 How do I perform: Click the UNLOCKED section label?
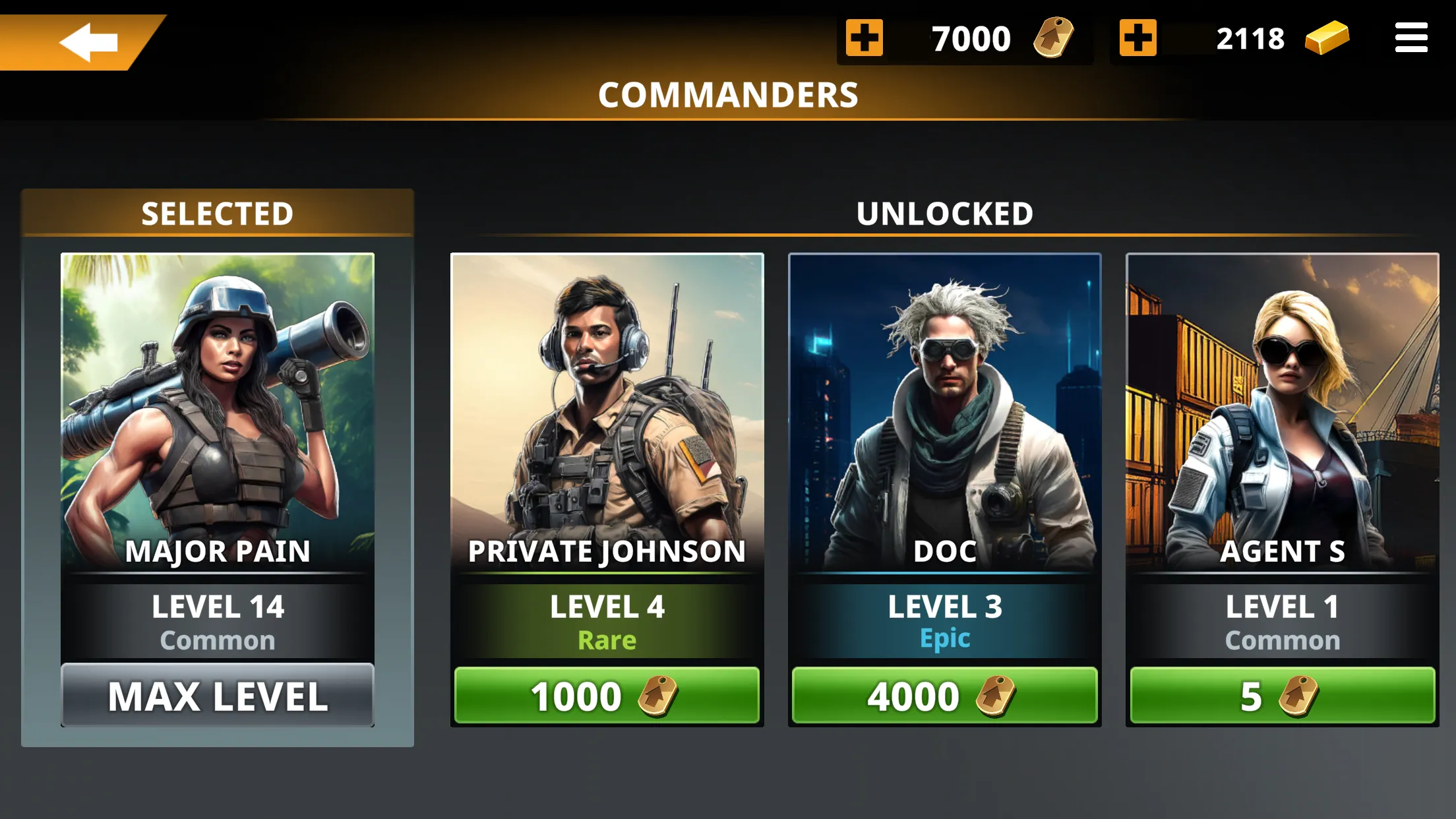pos(944,212)
